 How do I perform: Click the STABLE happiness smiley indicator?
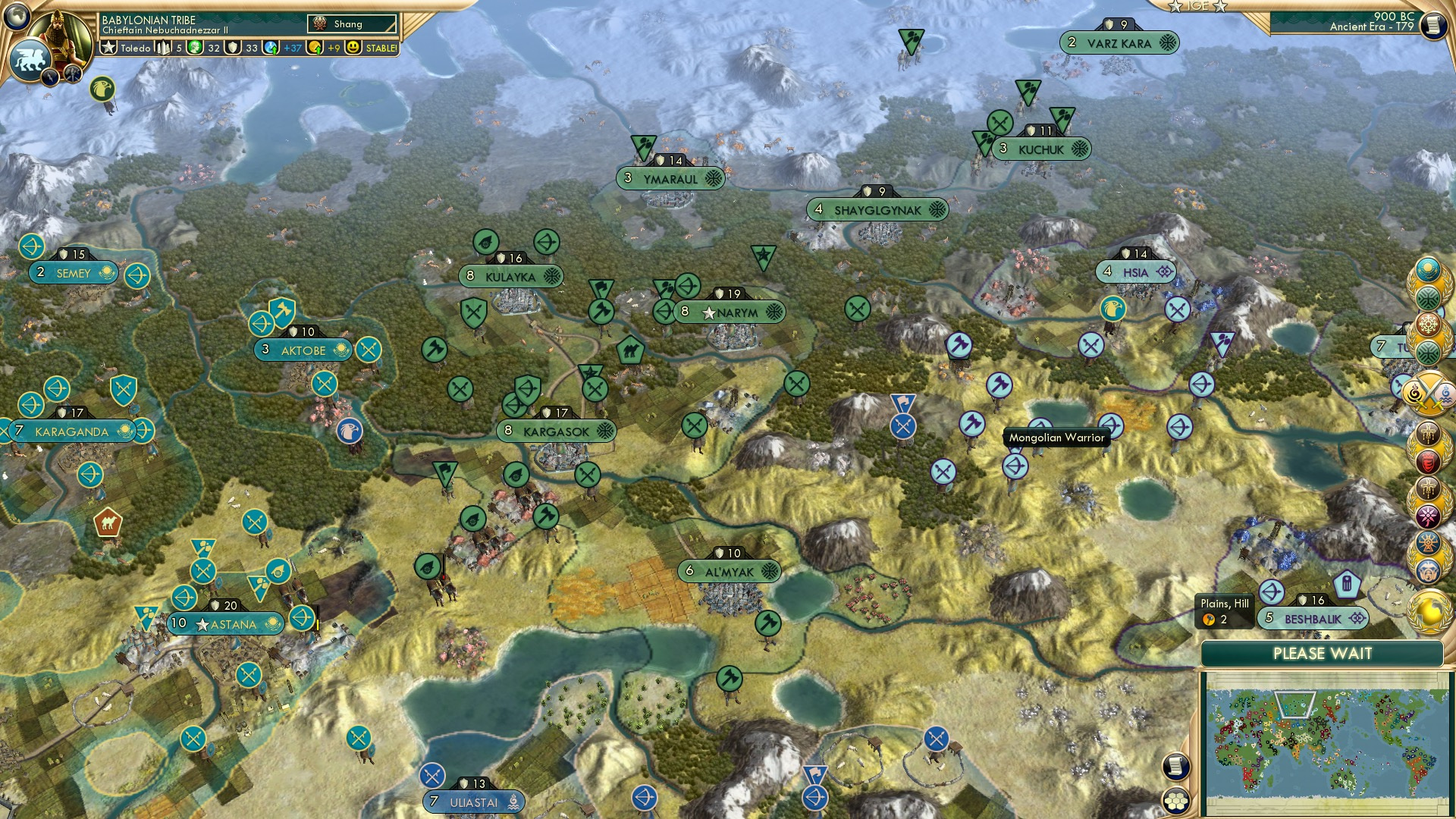(x=353, y=47)
